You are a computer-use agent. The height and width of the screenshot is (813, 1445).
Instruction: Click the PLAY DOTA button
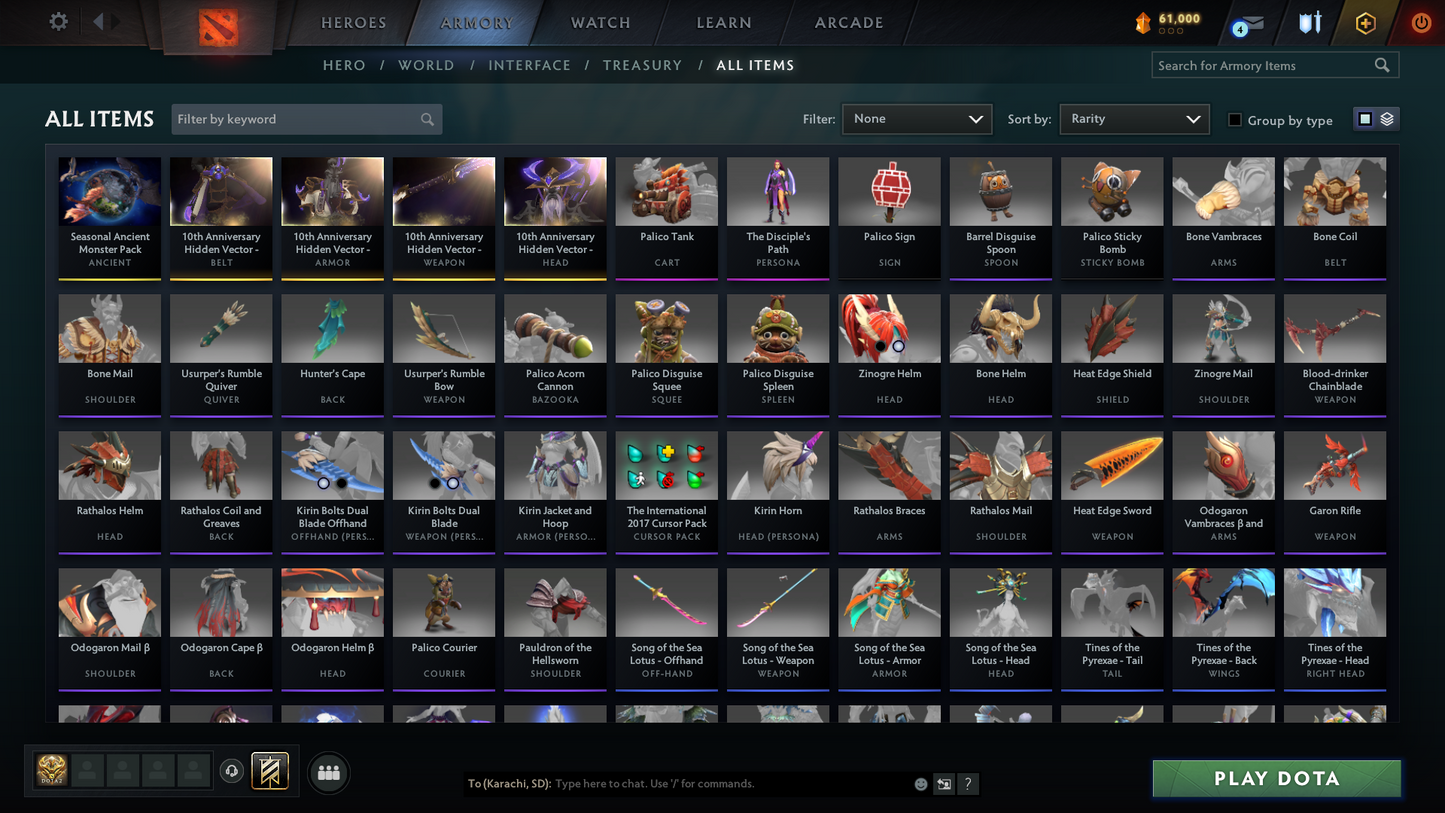pyautogui.click(x=1276, y=778)
